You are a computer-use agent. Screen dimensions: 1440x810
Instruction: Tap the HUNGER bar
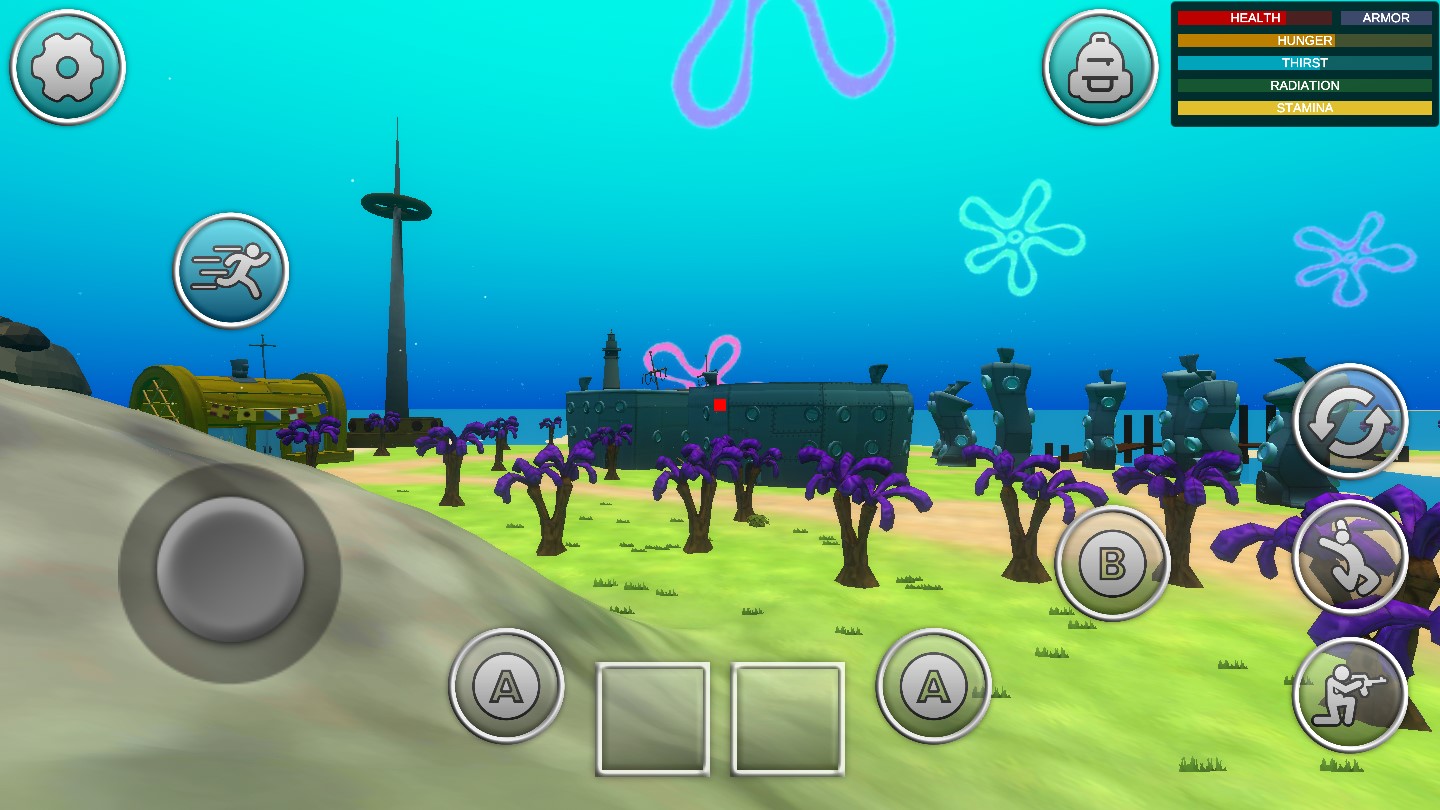(x=1305, y=40)
